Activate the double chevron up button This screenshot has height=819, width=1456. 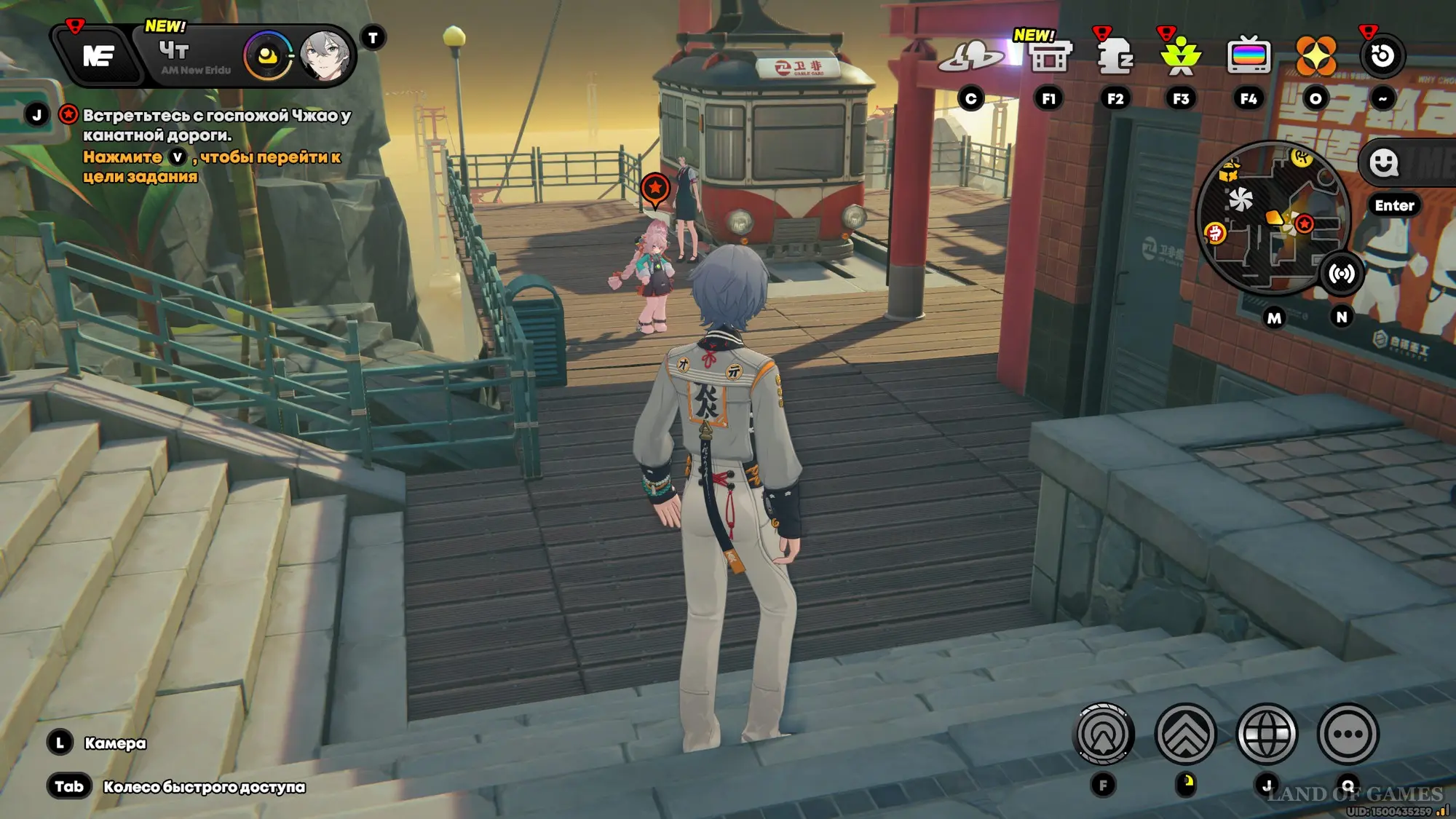coord(1185,734)
